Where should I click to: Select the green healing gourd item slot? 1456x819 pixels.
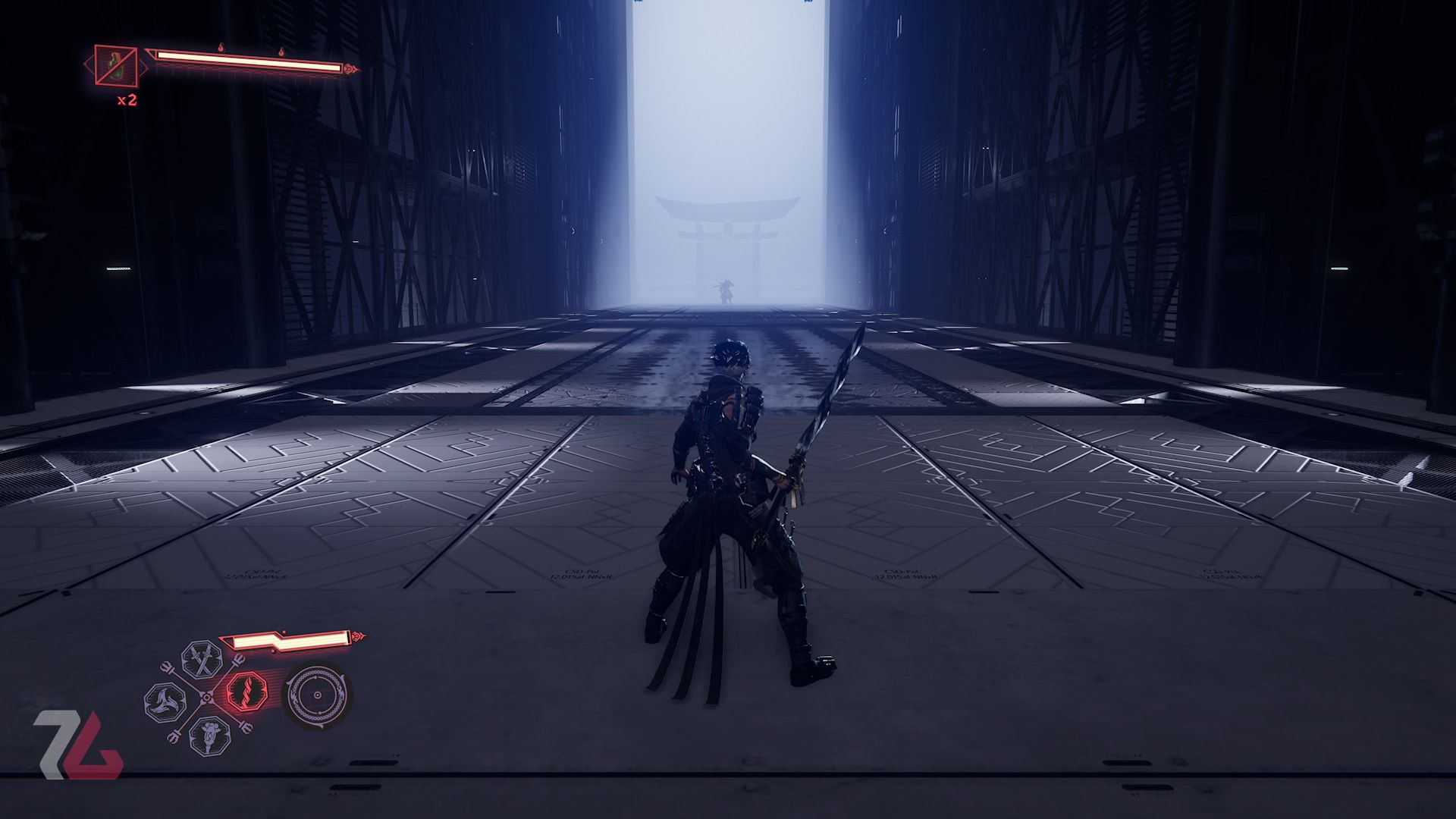[116, 66]
